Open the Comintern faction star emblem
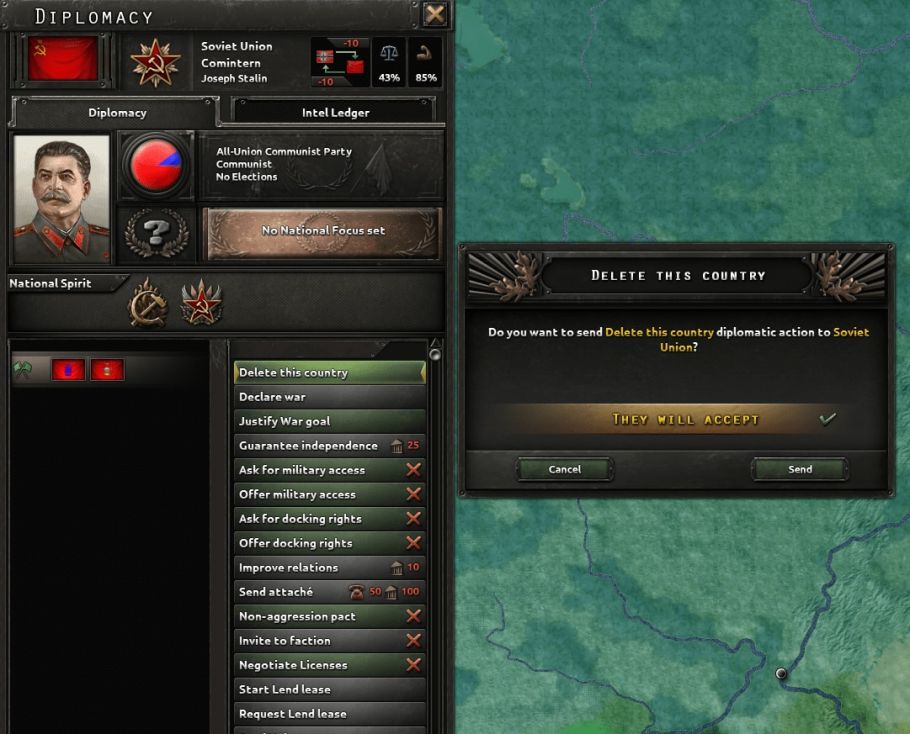 pyautogui.click(x=155, y=62)
